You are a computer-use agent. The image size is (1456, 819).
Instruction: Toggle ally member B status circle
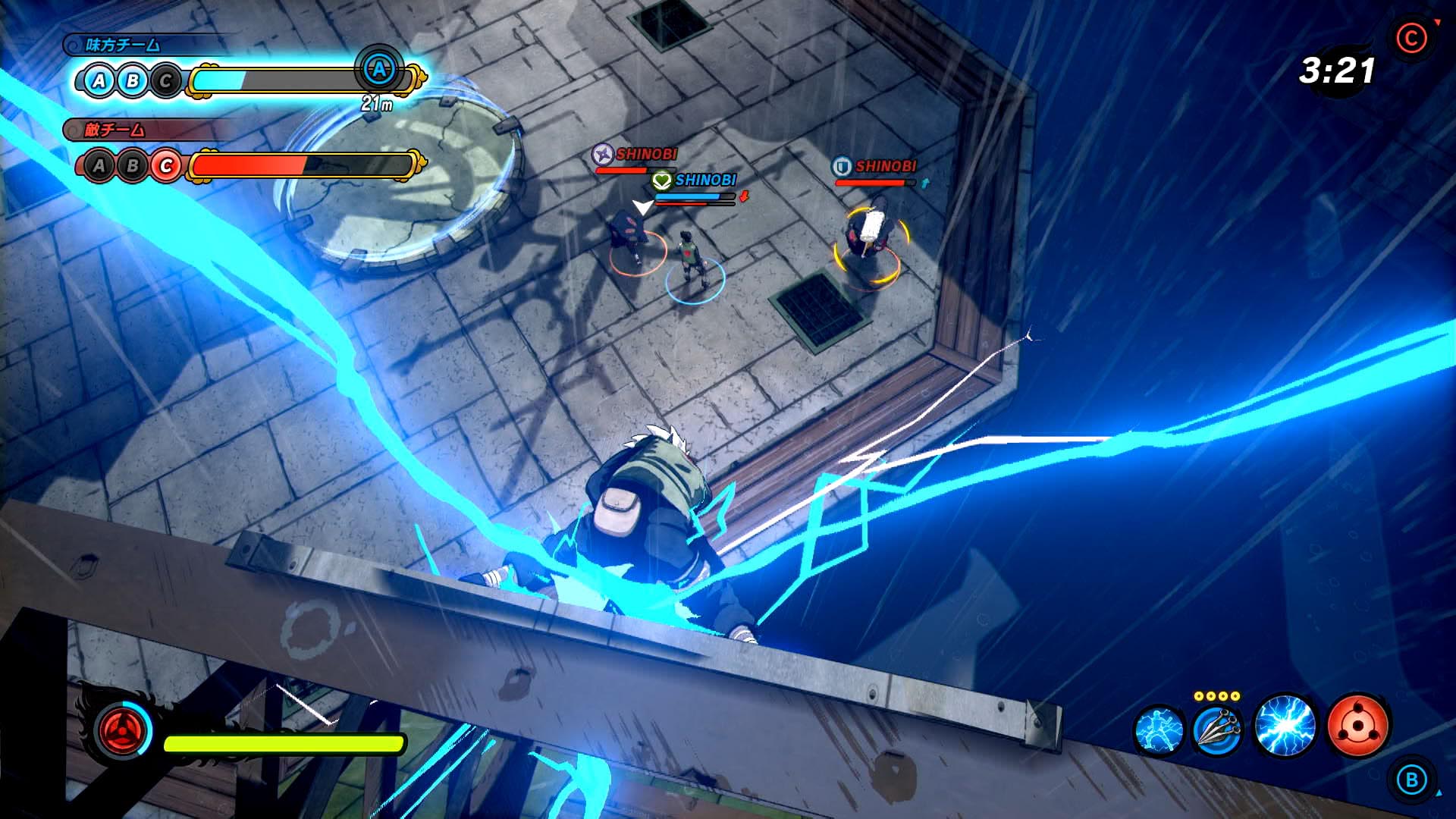pos(133,79)
